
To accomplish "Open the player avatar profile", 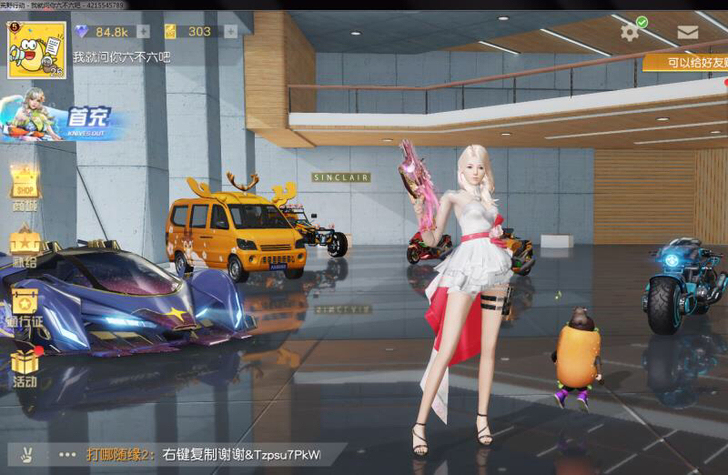I will 37,50.
